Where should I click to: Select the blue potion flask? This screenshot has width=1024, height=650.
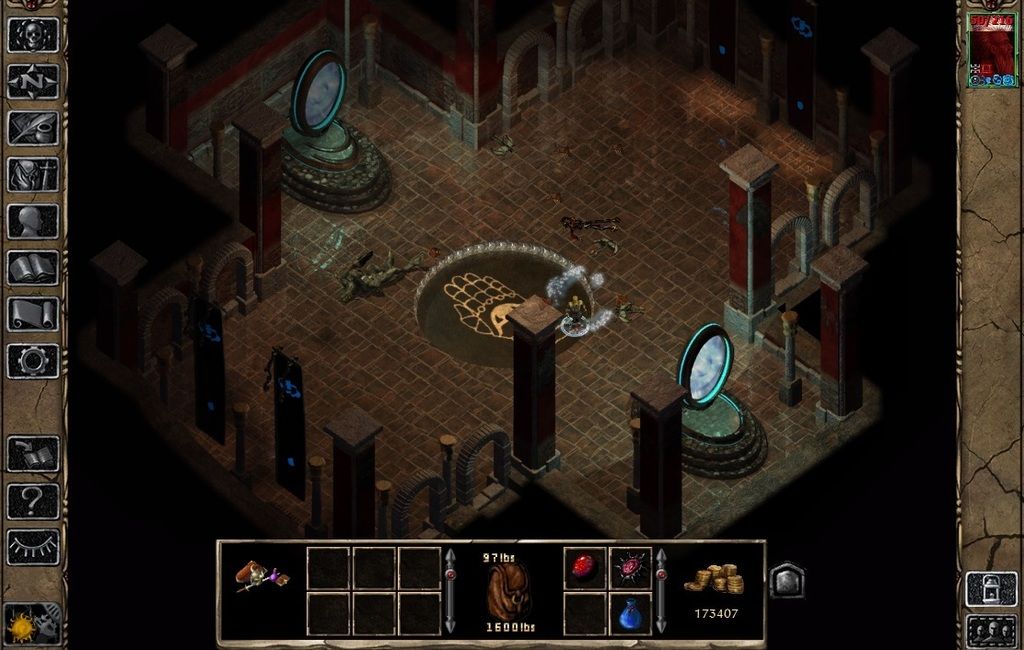[631, 614]
